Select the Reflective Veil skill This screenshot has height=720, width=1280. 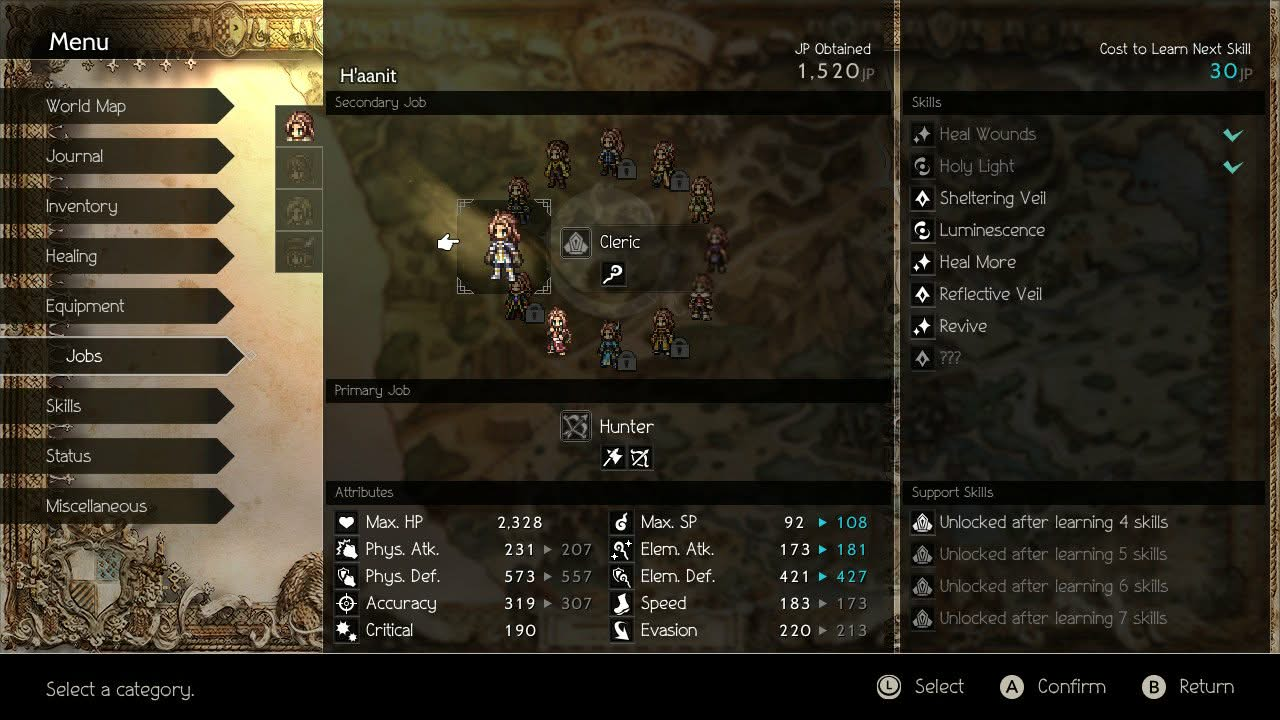coord(990,294)
